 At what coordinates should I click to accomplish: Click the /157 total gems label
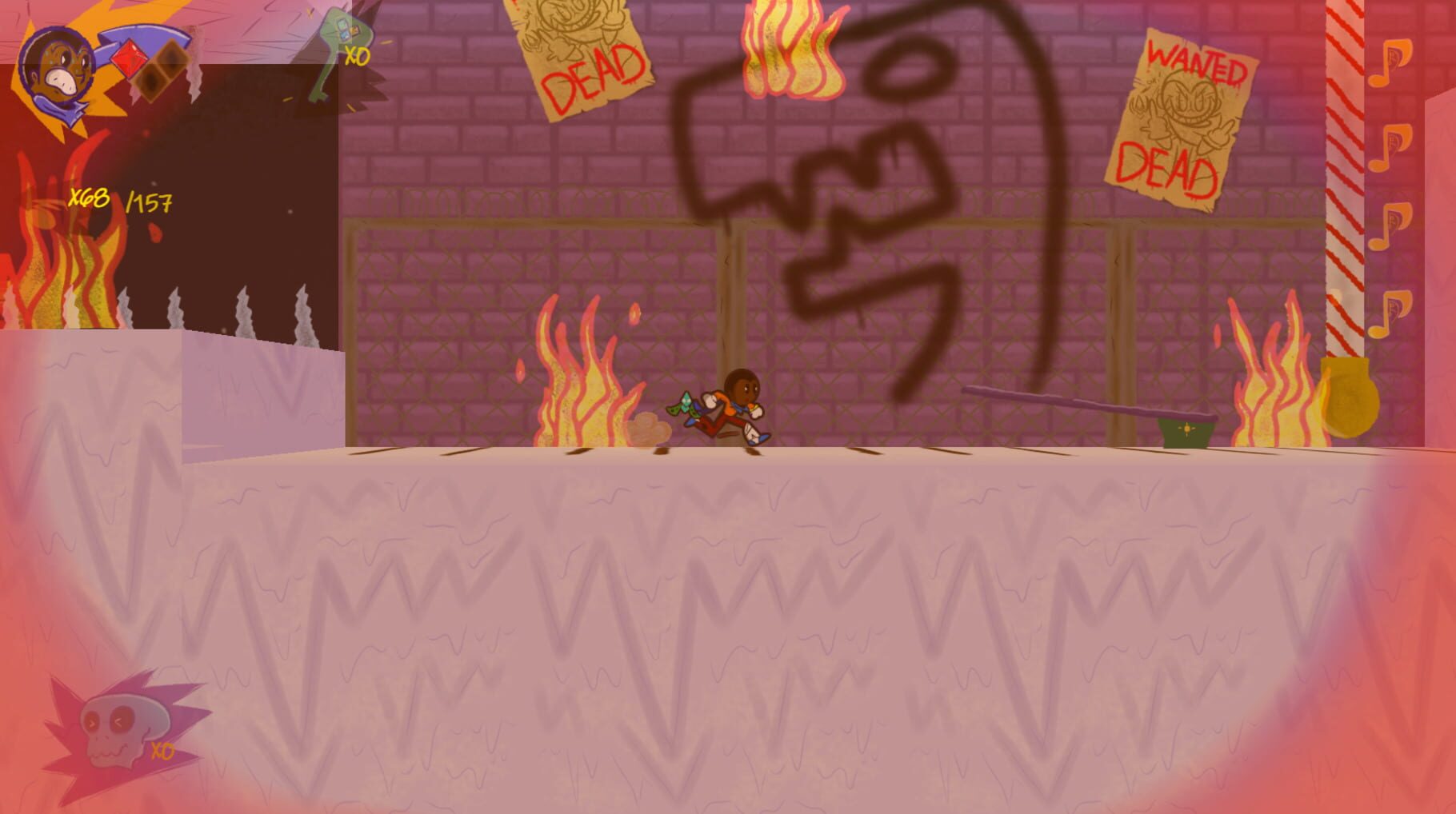[148, 202]
